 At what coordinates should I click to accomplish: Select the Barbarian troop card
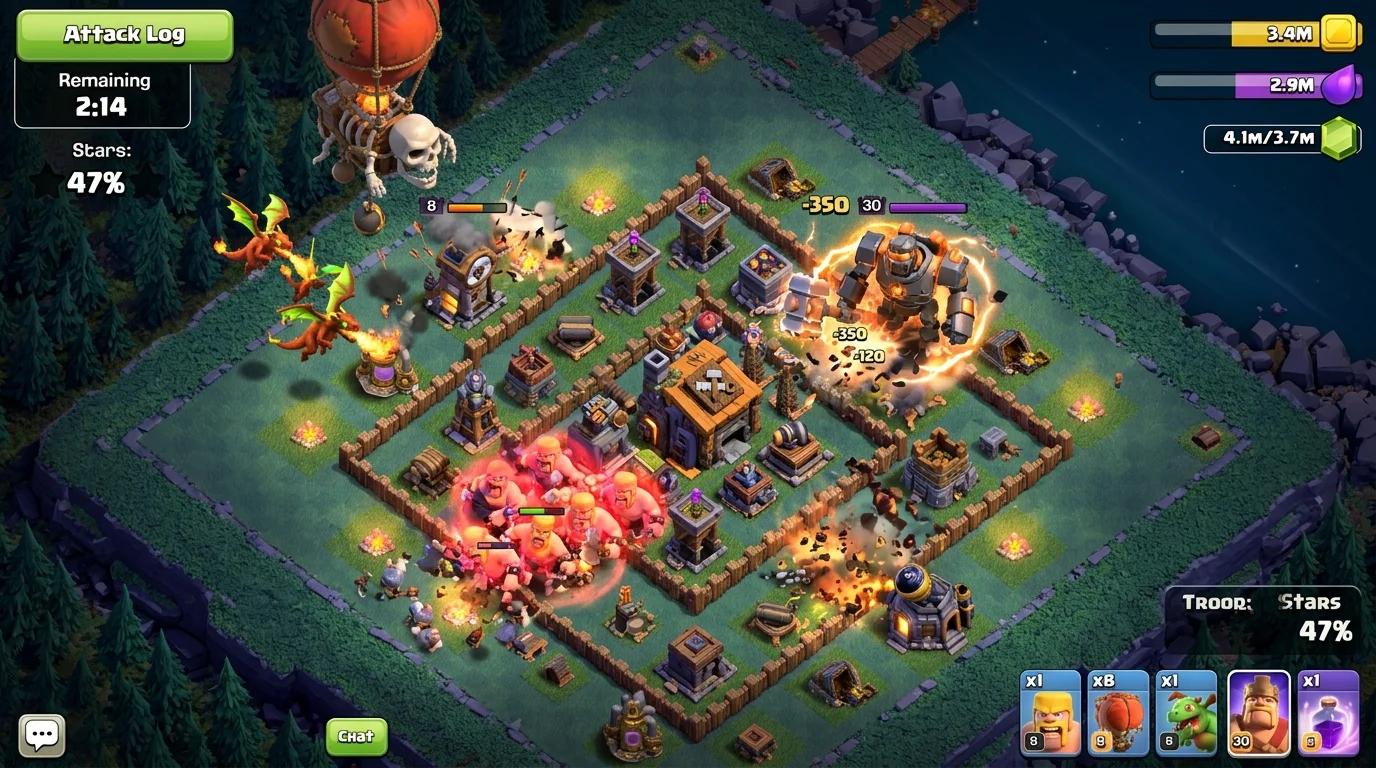[1050, 712]
